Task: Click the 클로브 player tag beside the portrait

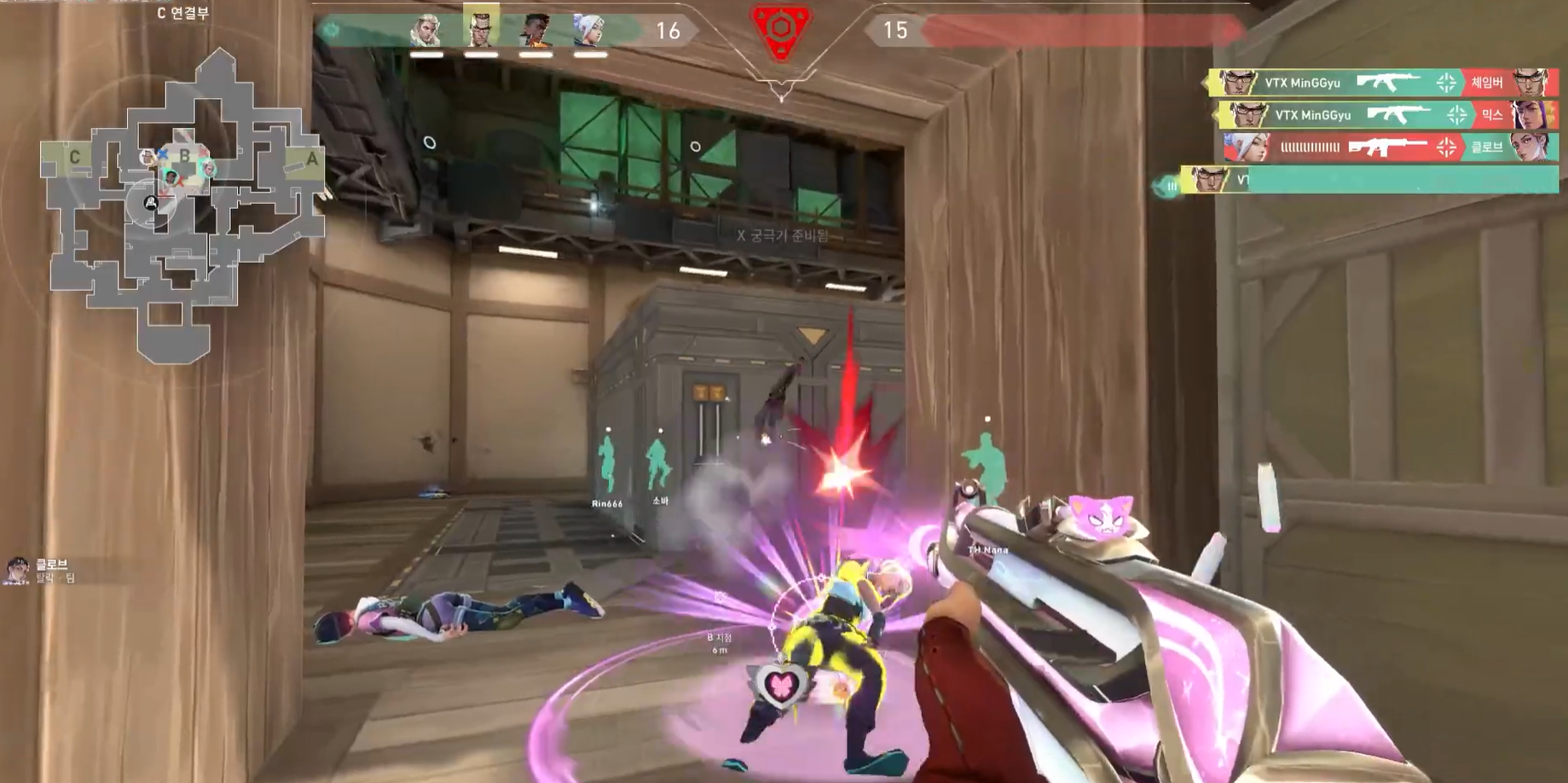Action: tap(51, 565)
